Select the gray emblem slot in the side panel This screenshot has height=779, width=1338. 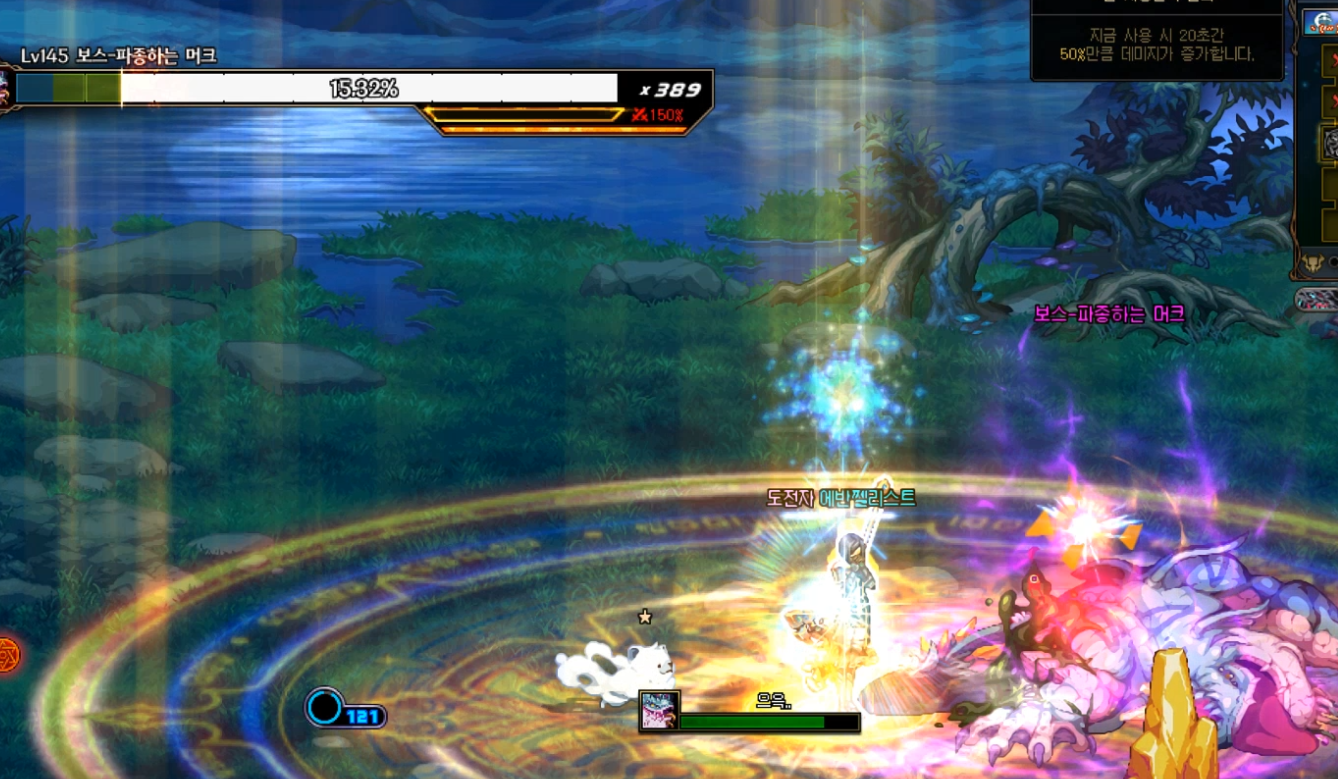pos(1330,144)
